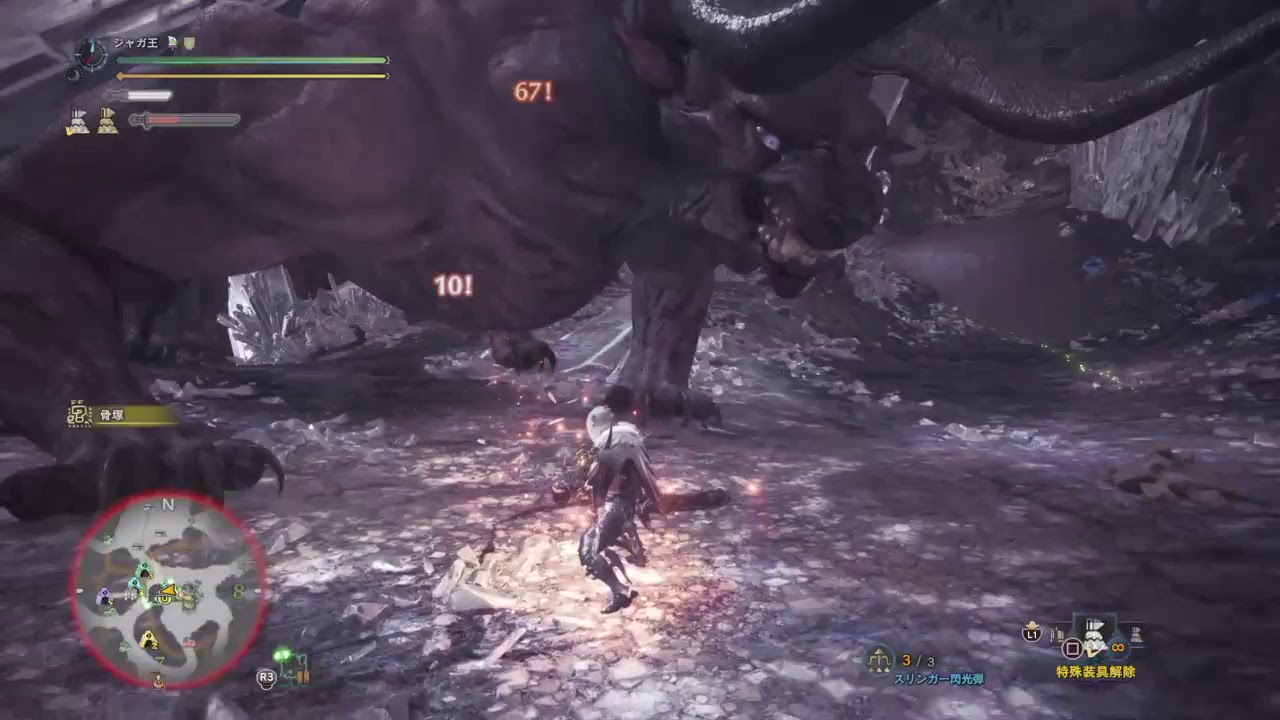Viewport: 1280px width, 720px height.
Task: Expand the health bar arrow at its right end
Action: (387, 59)
